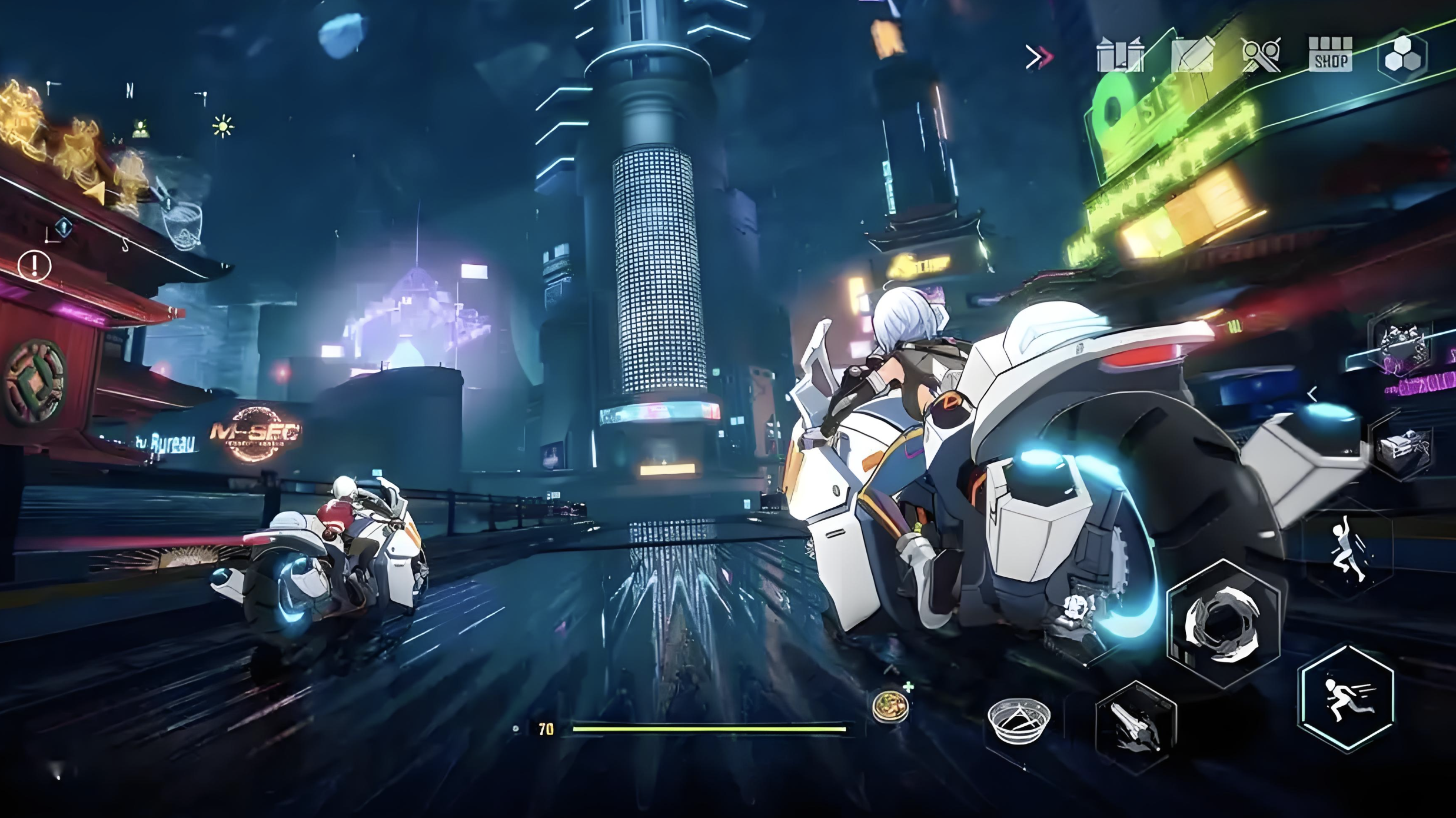Select the top hexagon vehicle slot
Image resolution: width=1456 pixels, height=818 pixels.
pos(1402,348)
